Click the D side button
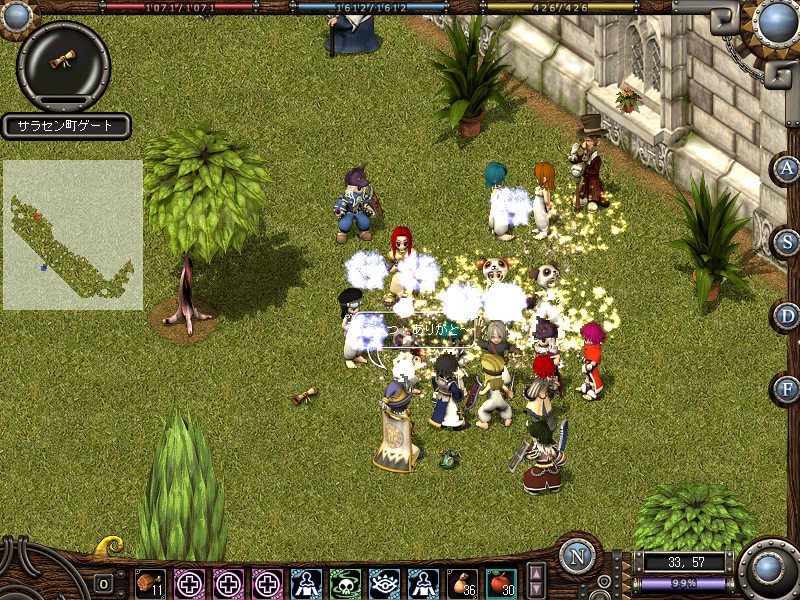 tap(788, 316)
